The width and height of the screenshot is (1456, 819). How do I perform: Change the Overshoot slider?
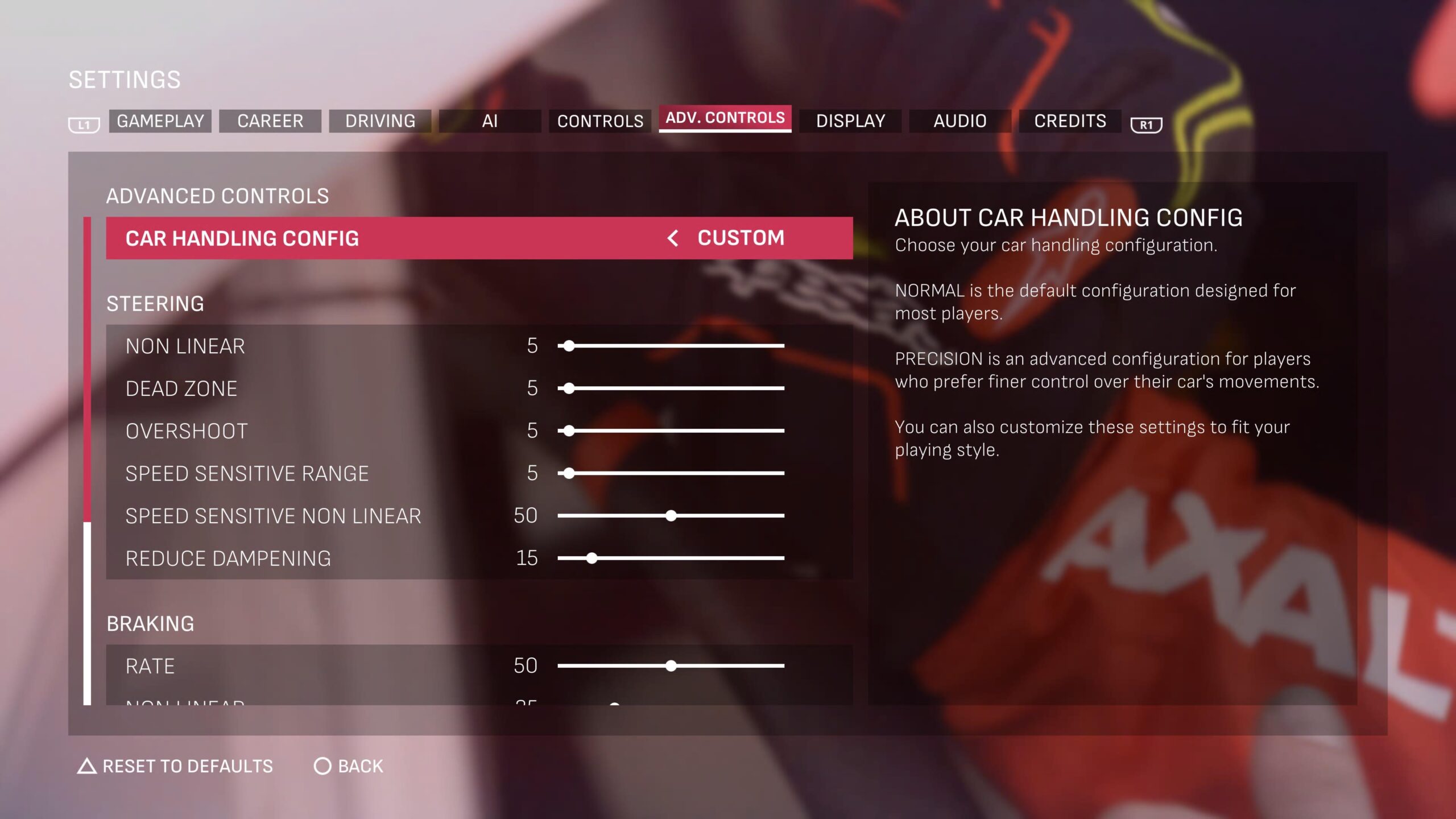(x=569, y=431)
